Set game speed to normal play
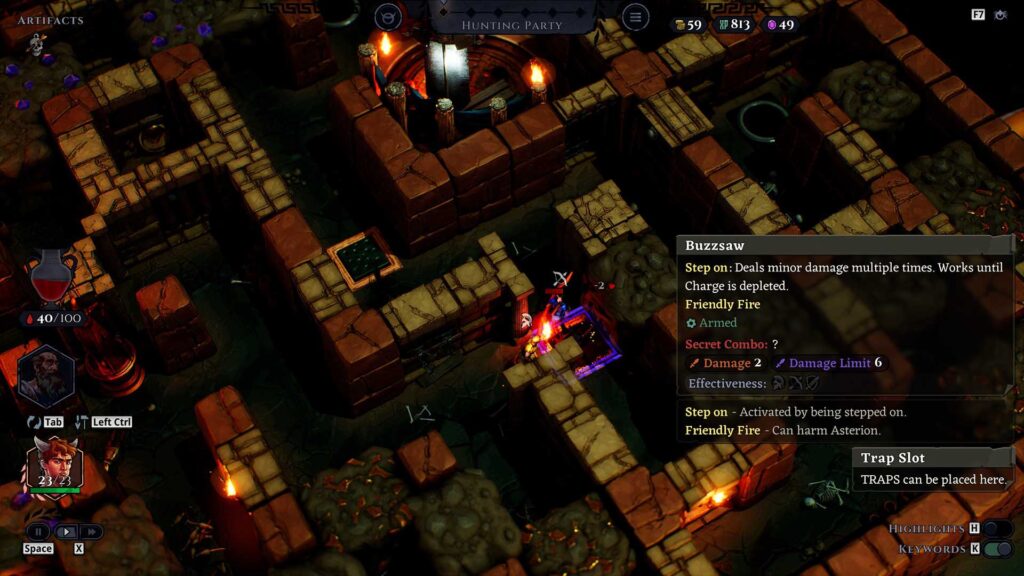Viewport: 1024px width, 576px height. pos(65,531)
